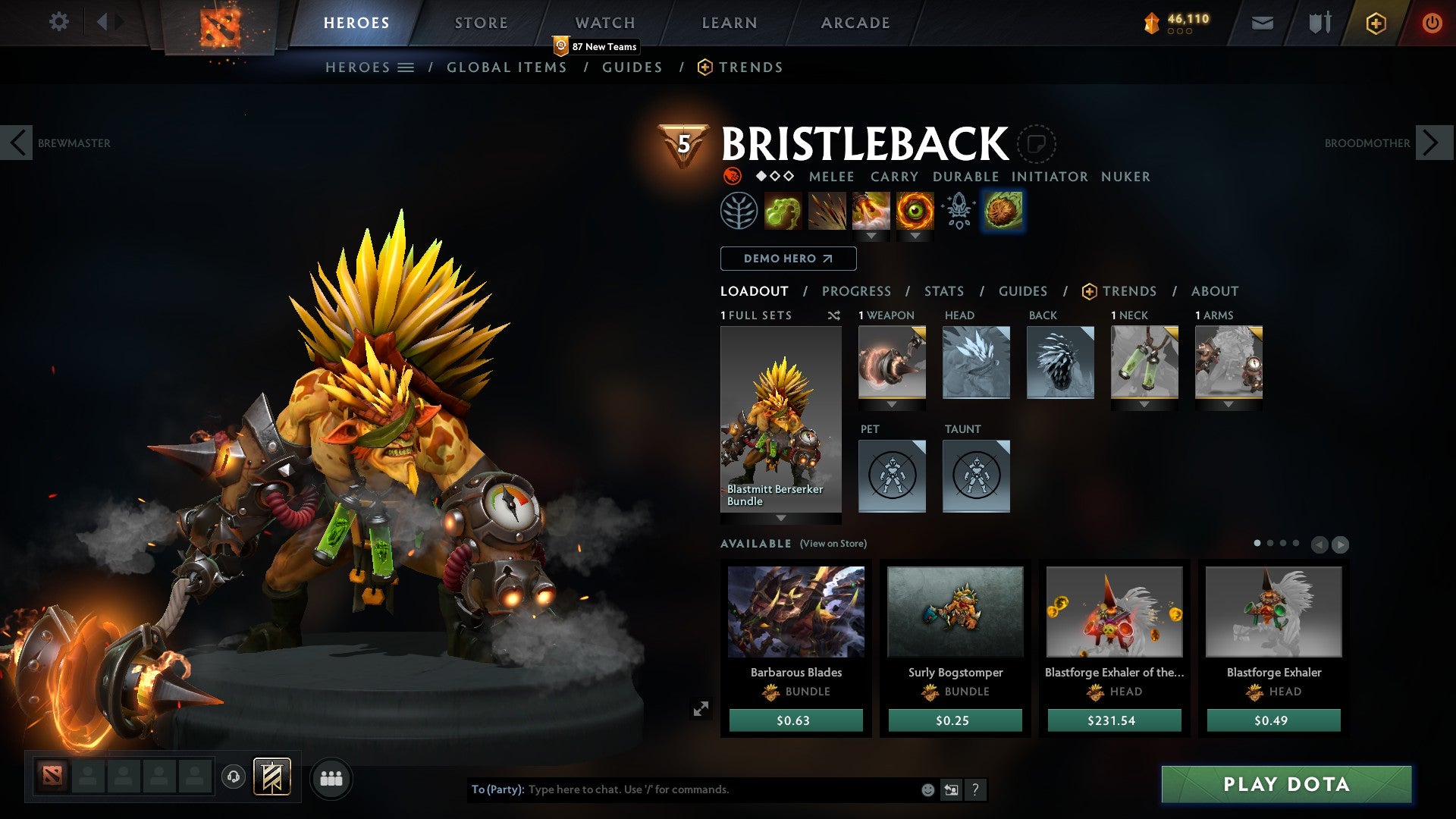This screenshot has height=819, width=1456.
Task: Switch to the STATS tab
Action: [944, 291]
